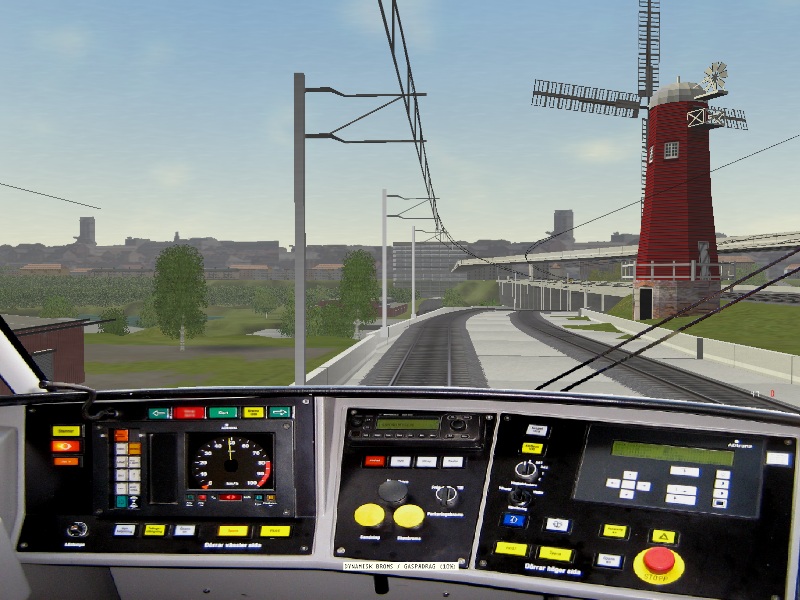Click the green right arrow indicator button
The width and height of the screenshot is (800, 600).
[x=280, y=412]
